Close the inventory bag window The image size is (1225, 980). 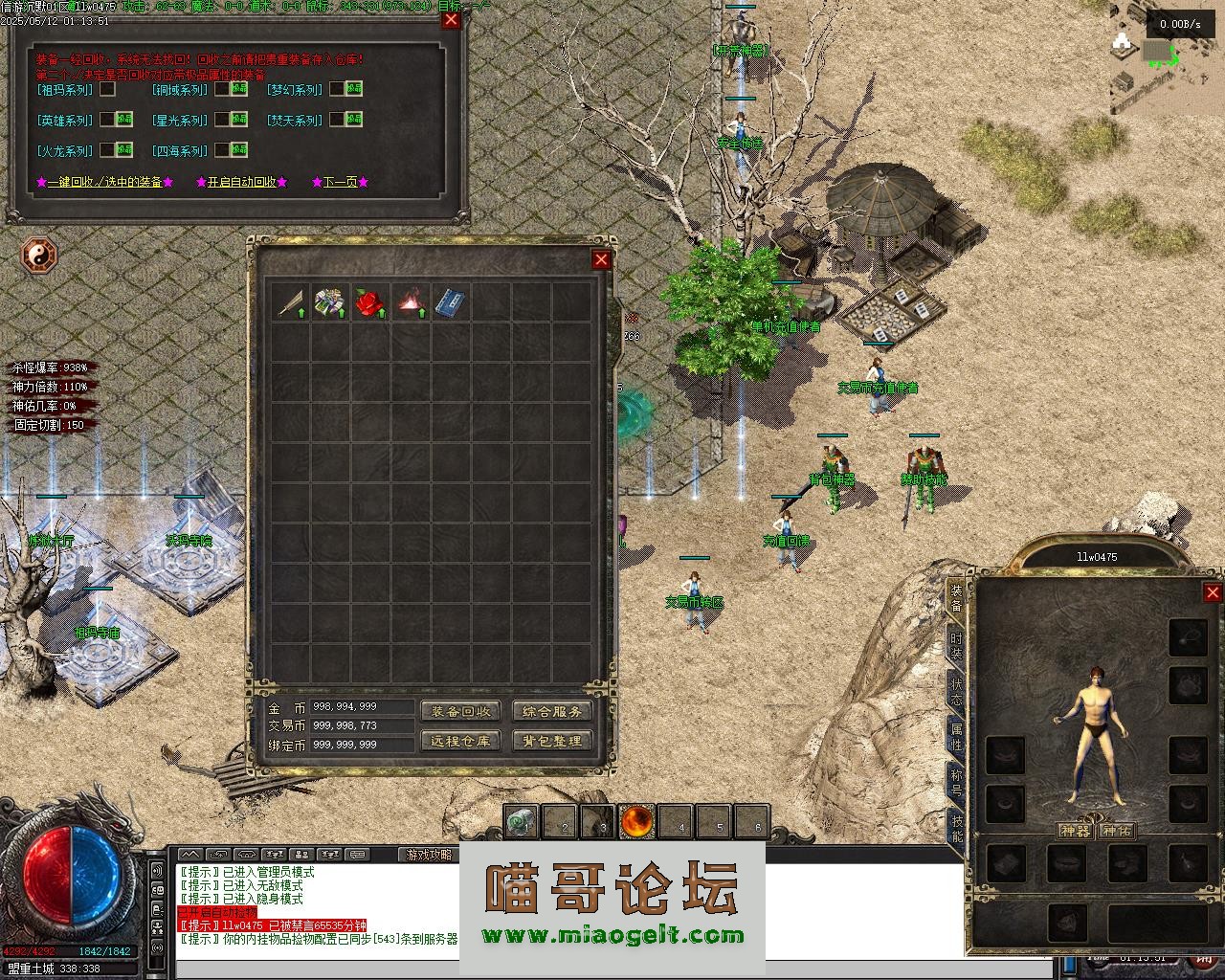click(601, 259)
